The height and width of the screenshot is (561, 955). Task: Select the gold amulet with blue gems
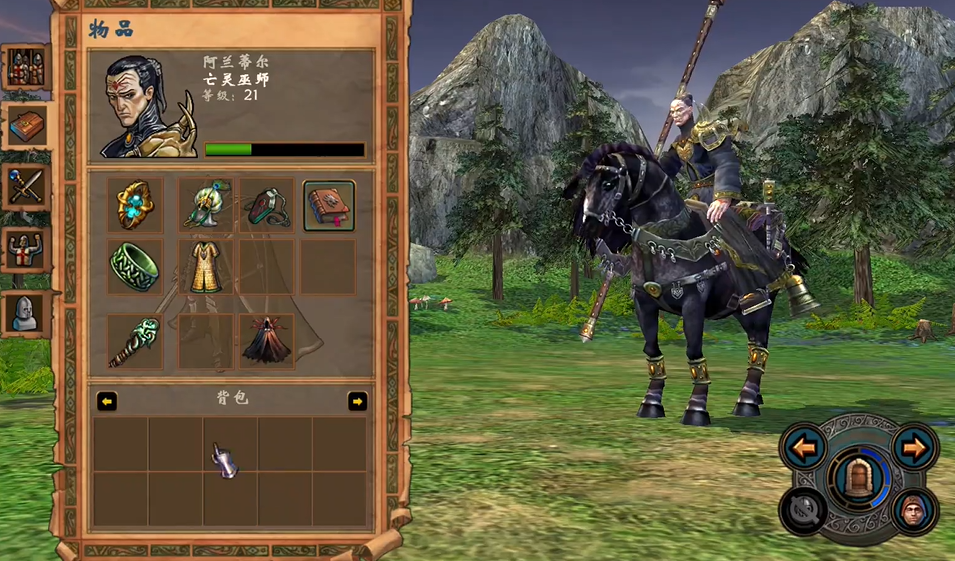click(134, 205)
